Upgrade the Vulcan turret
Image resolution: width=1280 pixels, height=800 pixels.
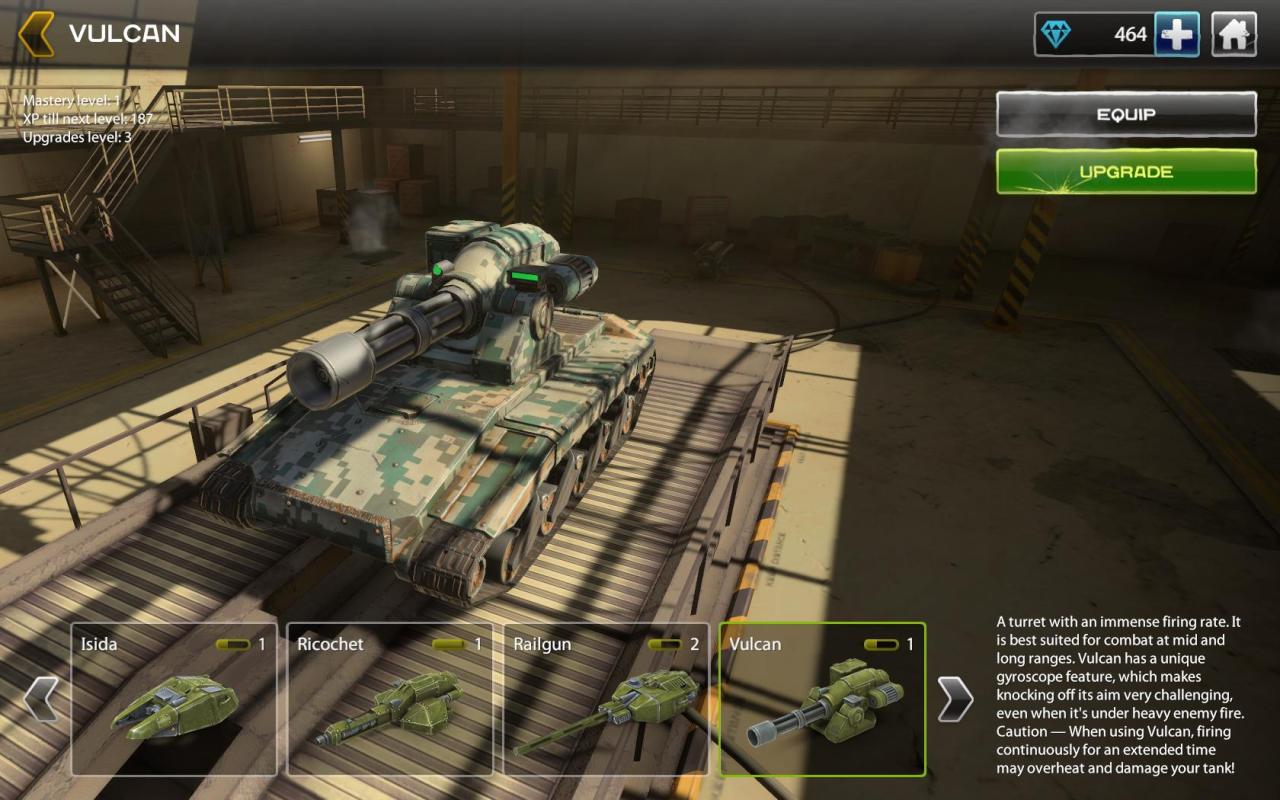(x=1126, y=172)
